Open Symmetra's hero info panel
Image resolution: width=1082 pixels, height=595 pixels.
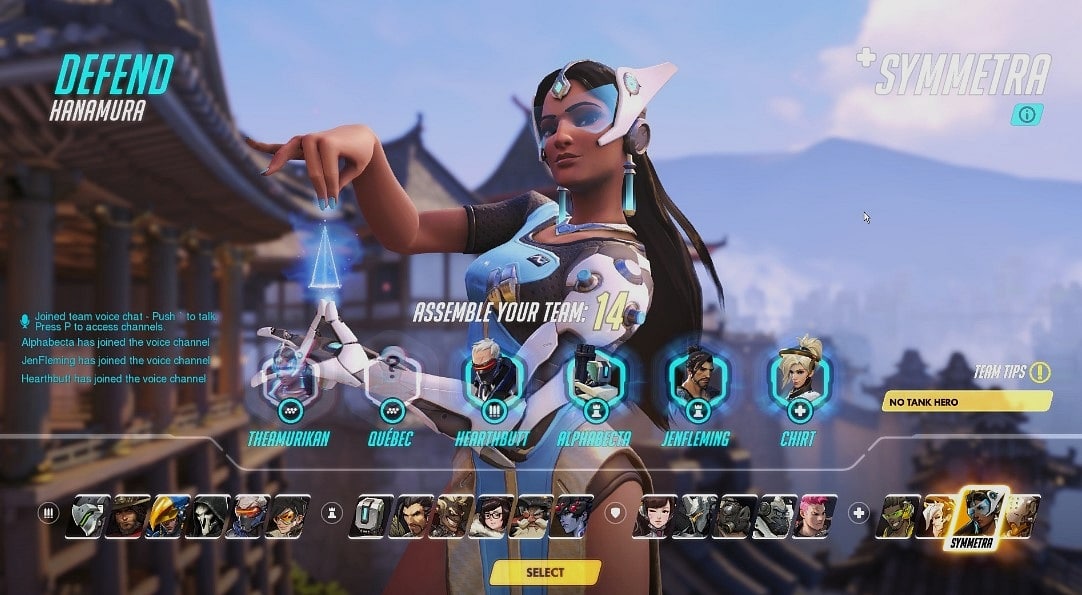point(1026,114)
